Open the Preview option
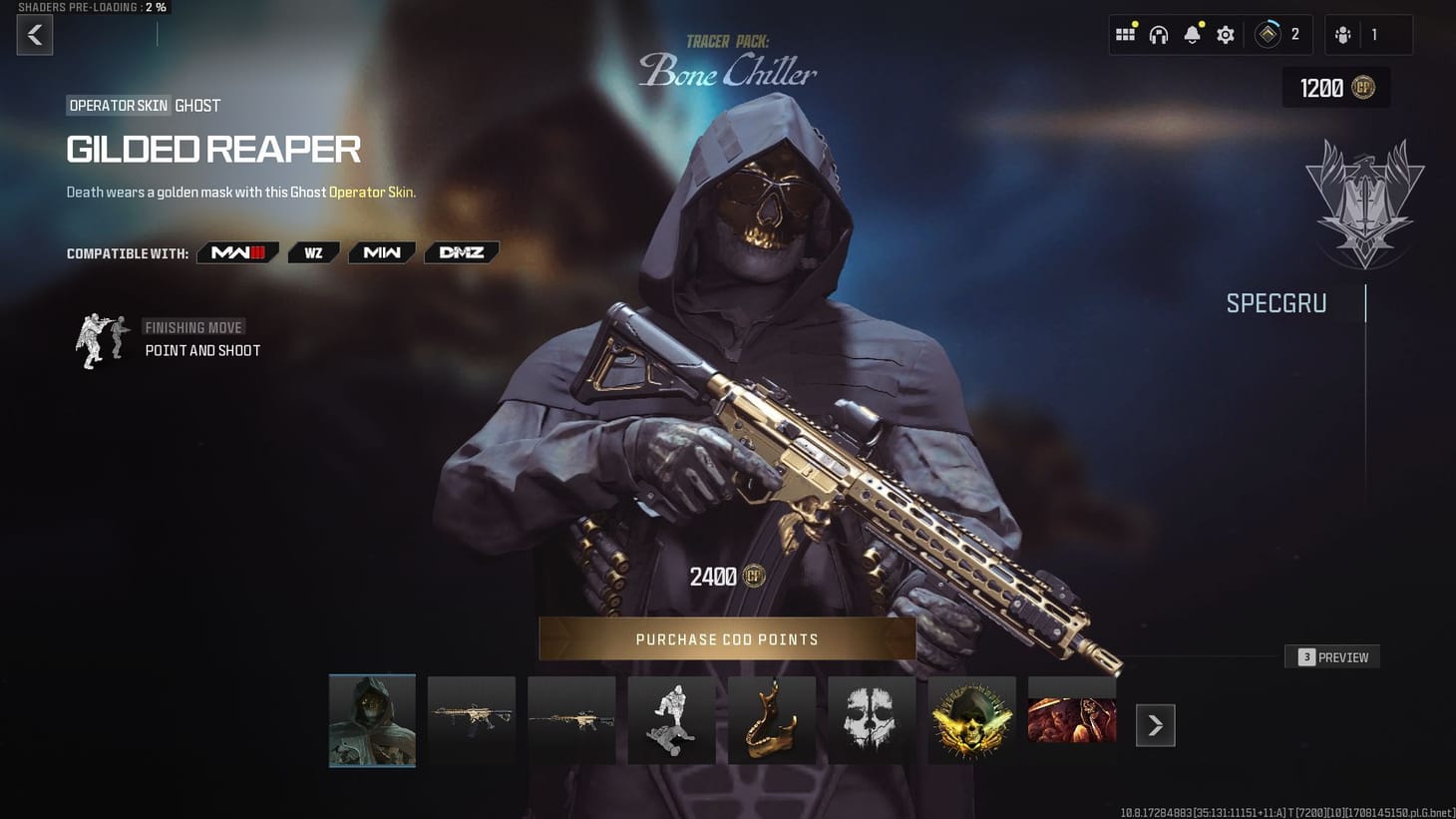This screenshot has height=819, width=1456. (x=1331, y=656)
